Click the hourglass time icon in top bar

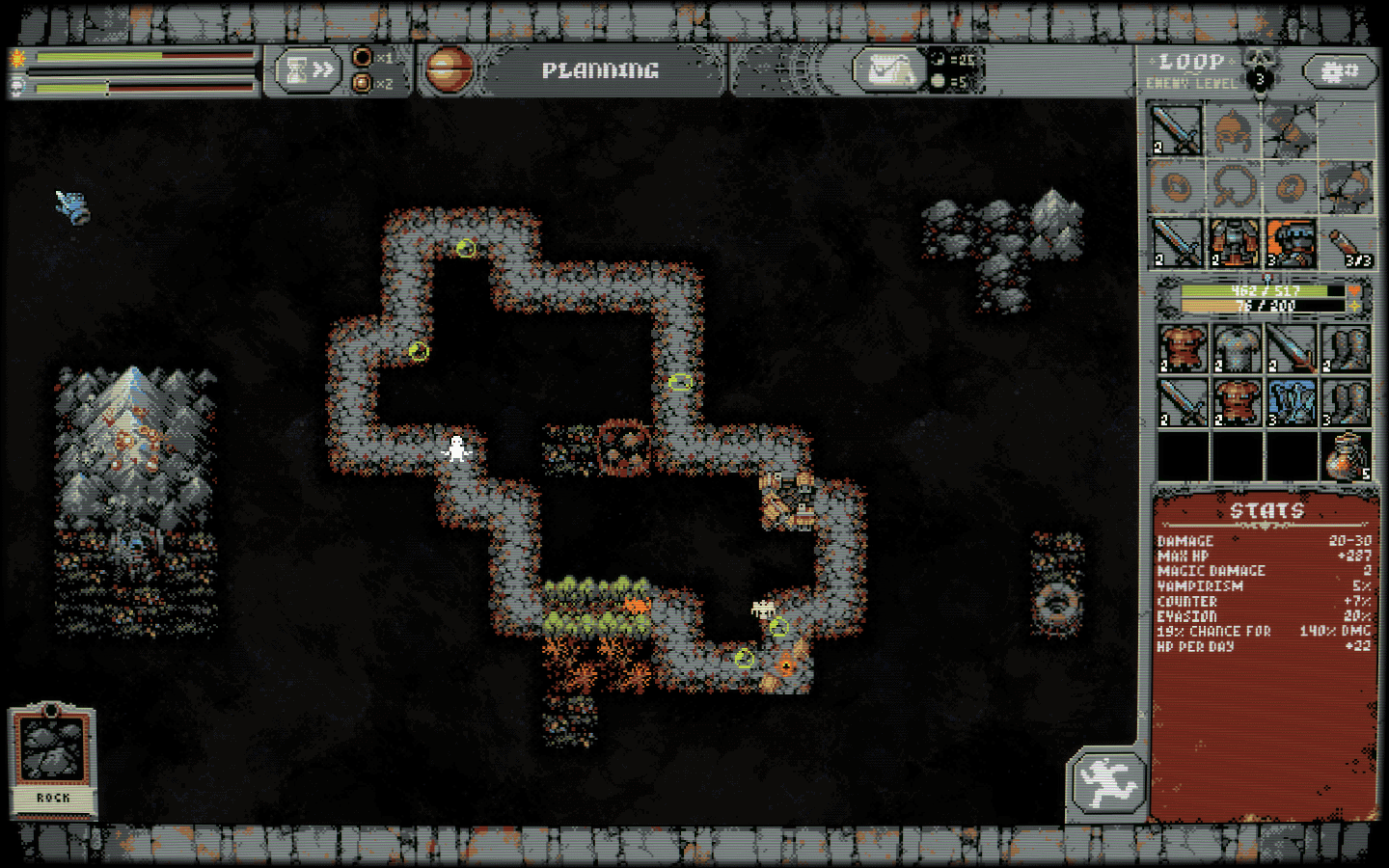click(295, 68)
